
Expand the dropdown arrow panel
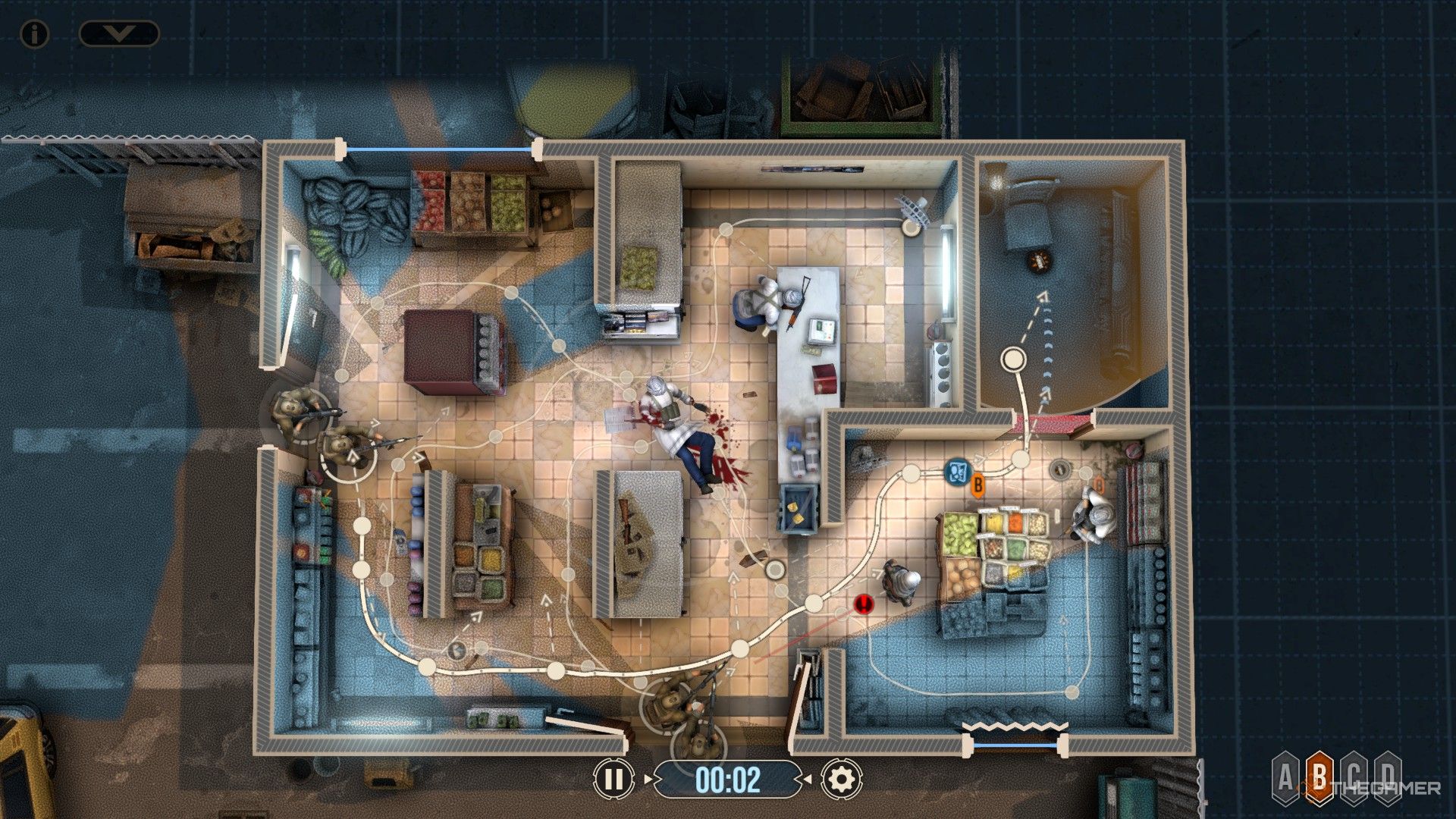click(120, 33)
